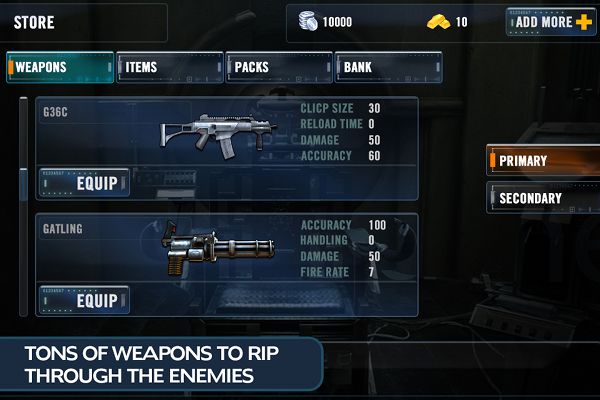Viewport: 600px width, 400px height.
Task: Go to the Bank tab
Action: point(386,67)
